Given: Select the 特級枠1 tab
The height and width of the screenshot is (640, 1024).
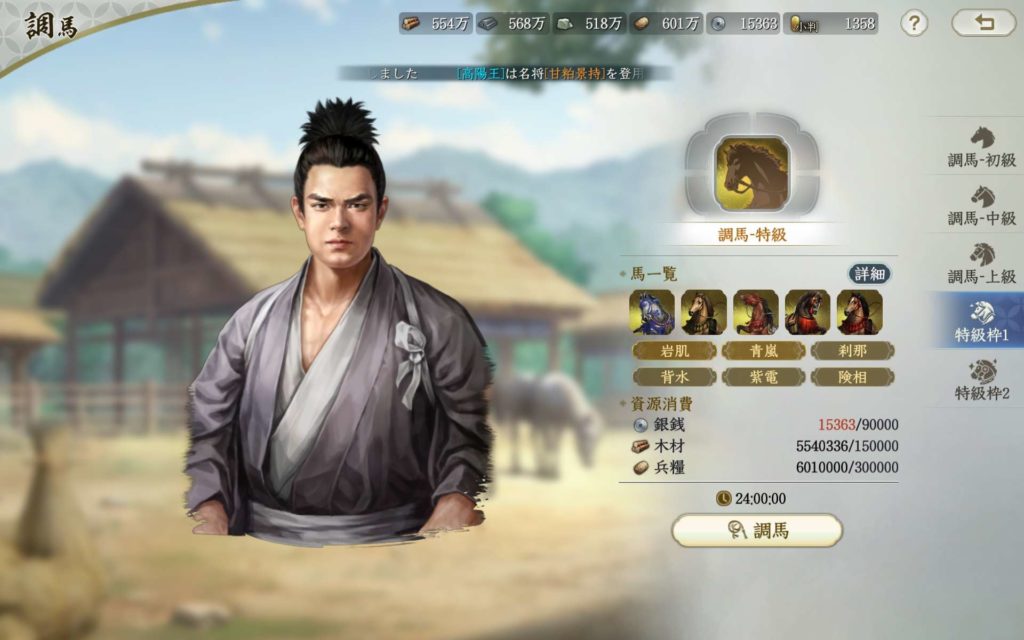Looking at the screenshot, I should [981, 320].
